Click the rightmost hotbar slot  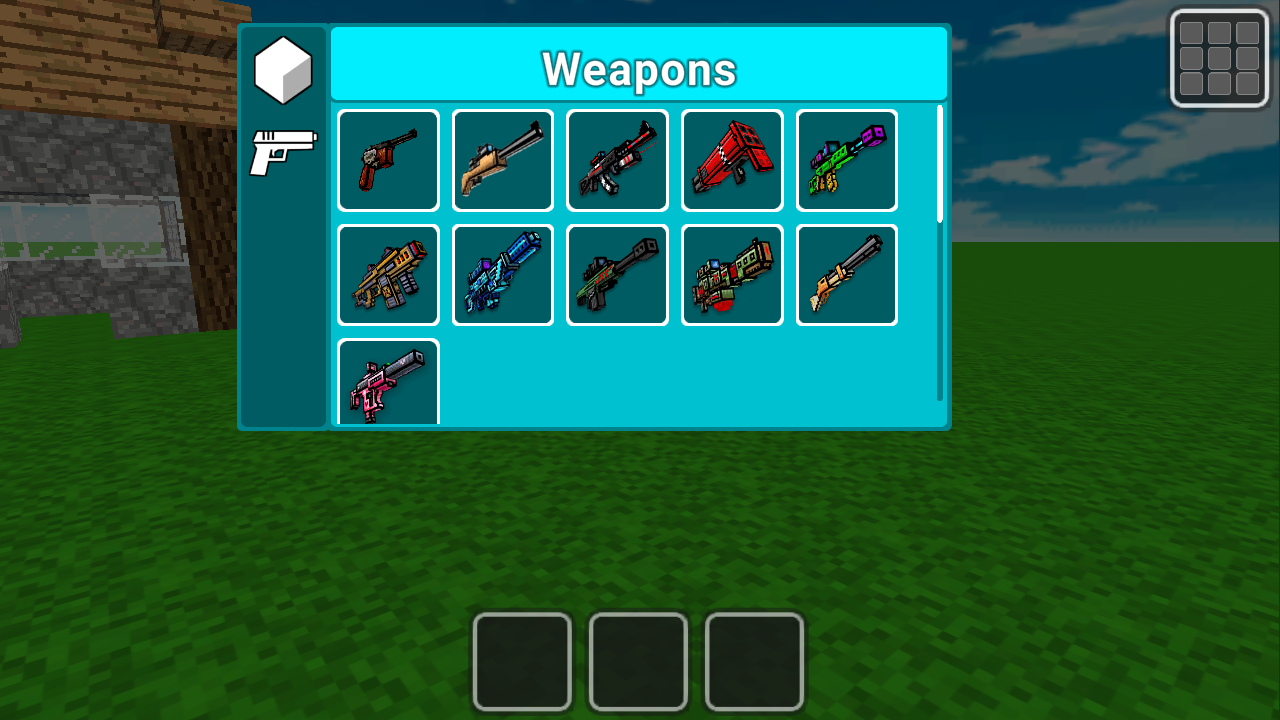tap(754, 661)
